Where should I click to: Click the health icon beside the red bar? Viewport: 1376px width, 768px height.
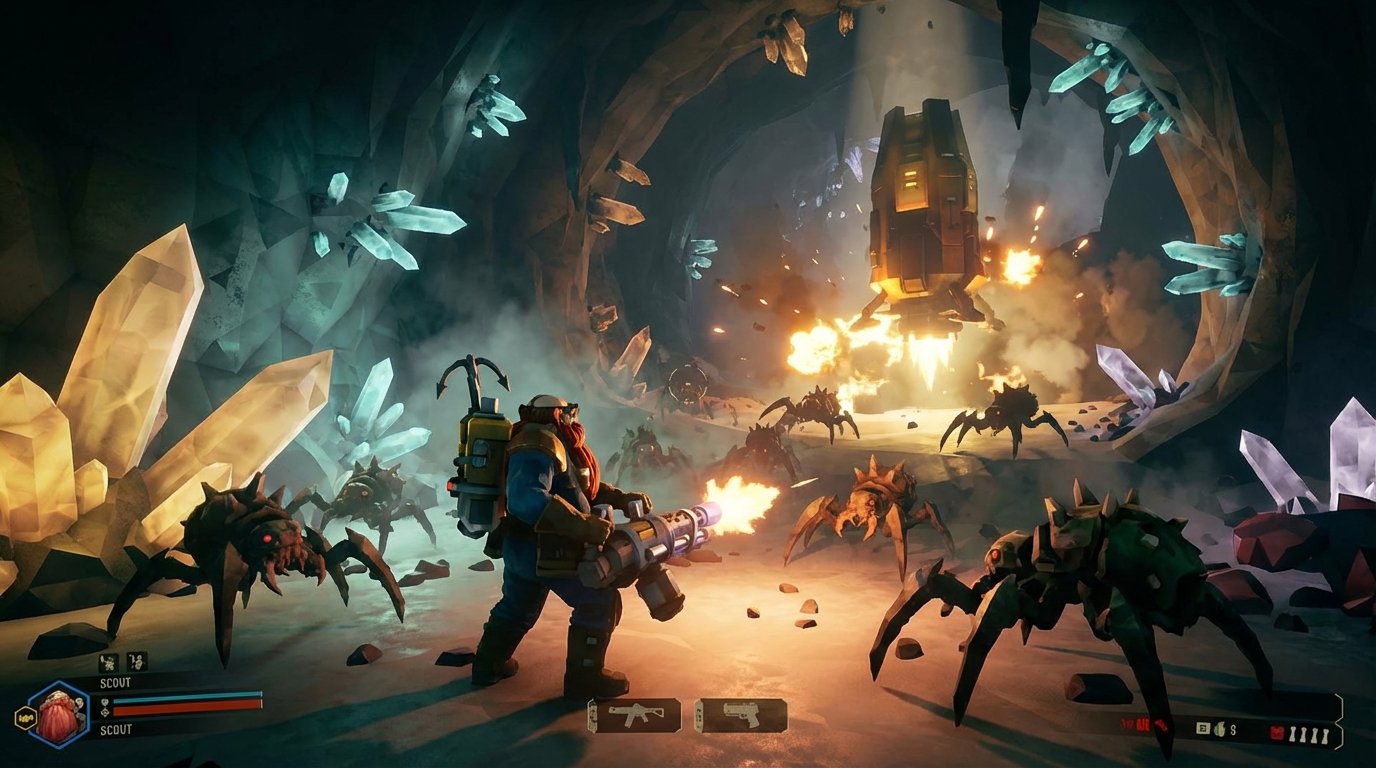click(104, 712)
